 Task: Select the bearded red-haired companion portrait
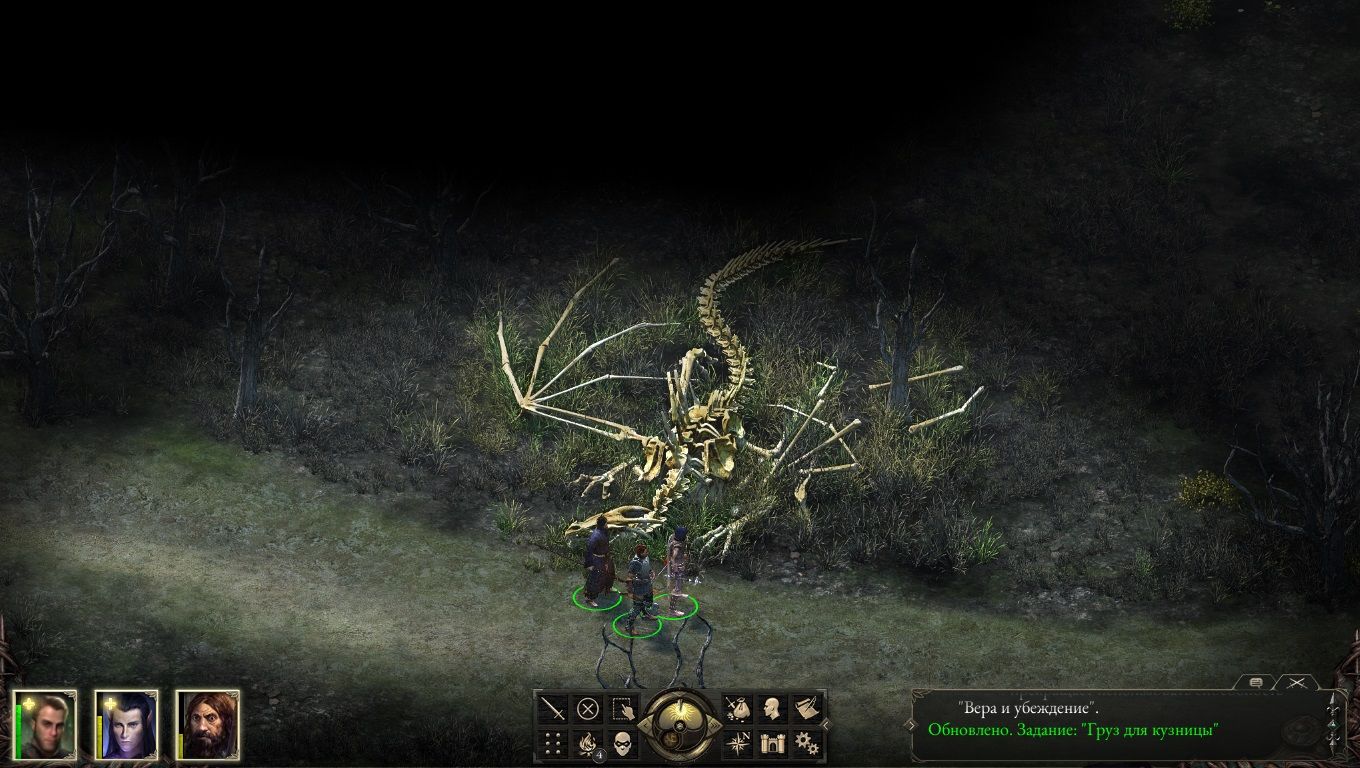208,725
